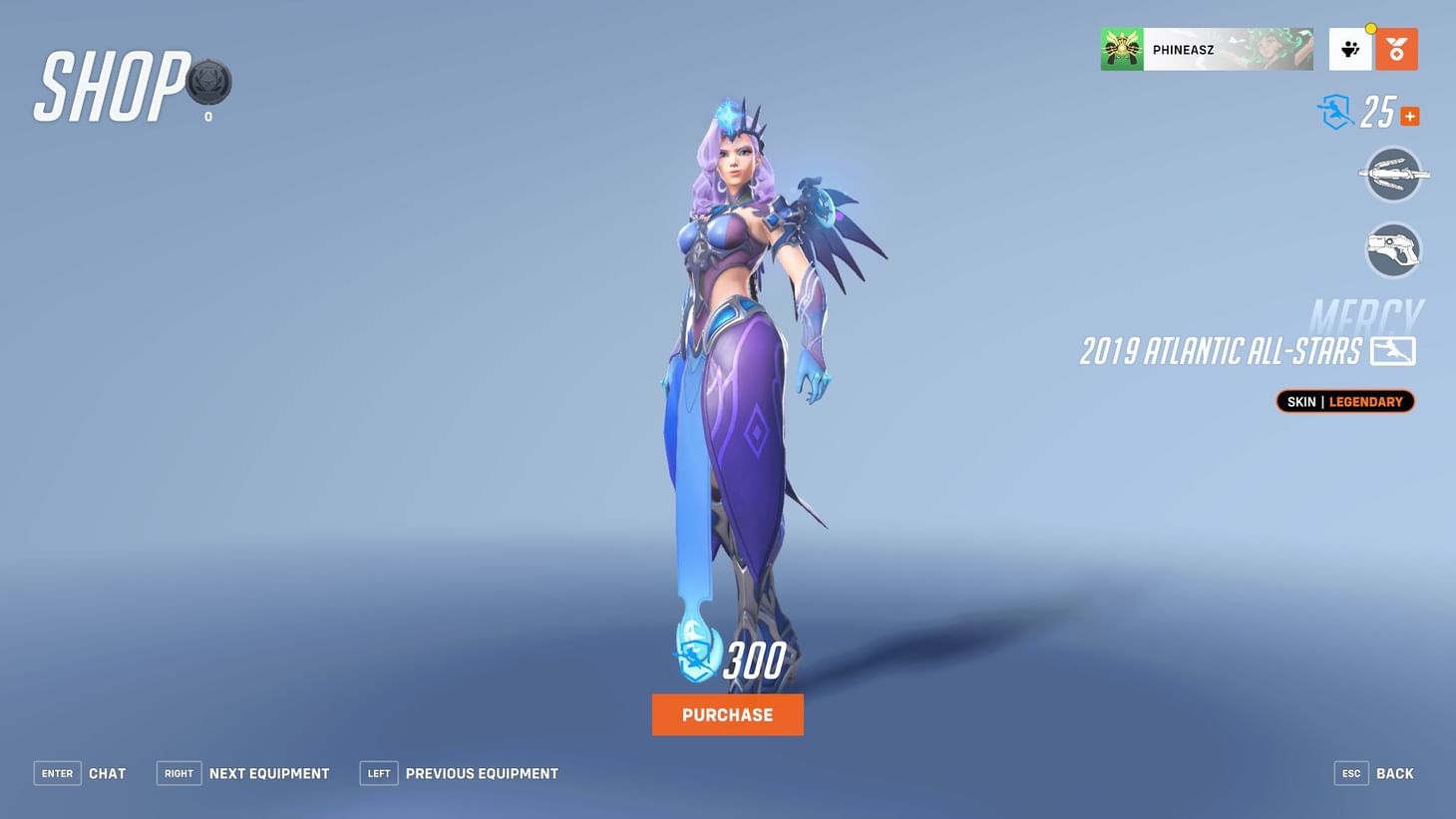Click the screenshot flag icon beside skin name
This screenshot has width=1456, height=819.
(1395, 350)
